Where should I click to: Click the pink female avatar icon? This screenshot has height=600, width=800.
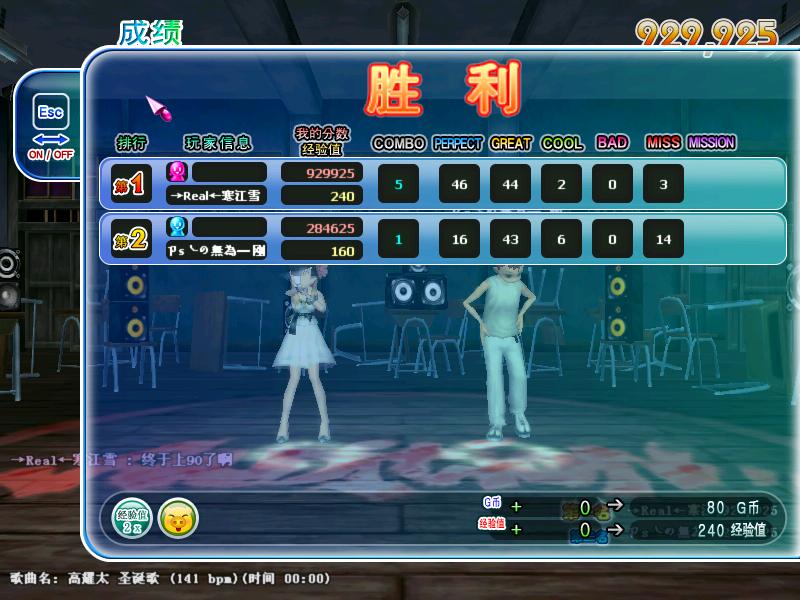point(177,171)
